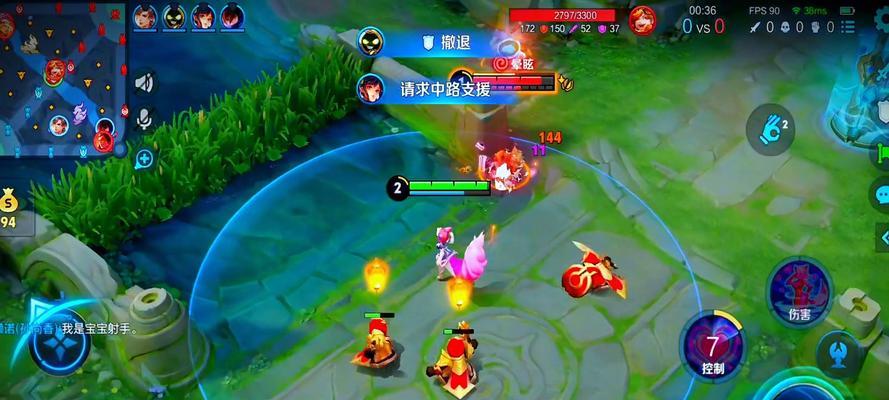Select the first teammate portrait in top row
Image resolution: width=889 pixels, height=400 pixels.
(145, 17)
